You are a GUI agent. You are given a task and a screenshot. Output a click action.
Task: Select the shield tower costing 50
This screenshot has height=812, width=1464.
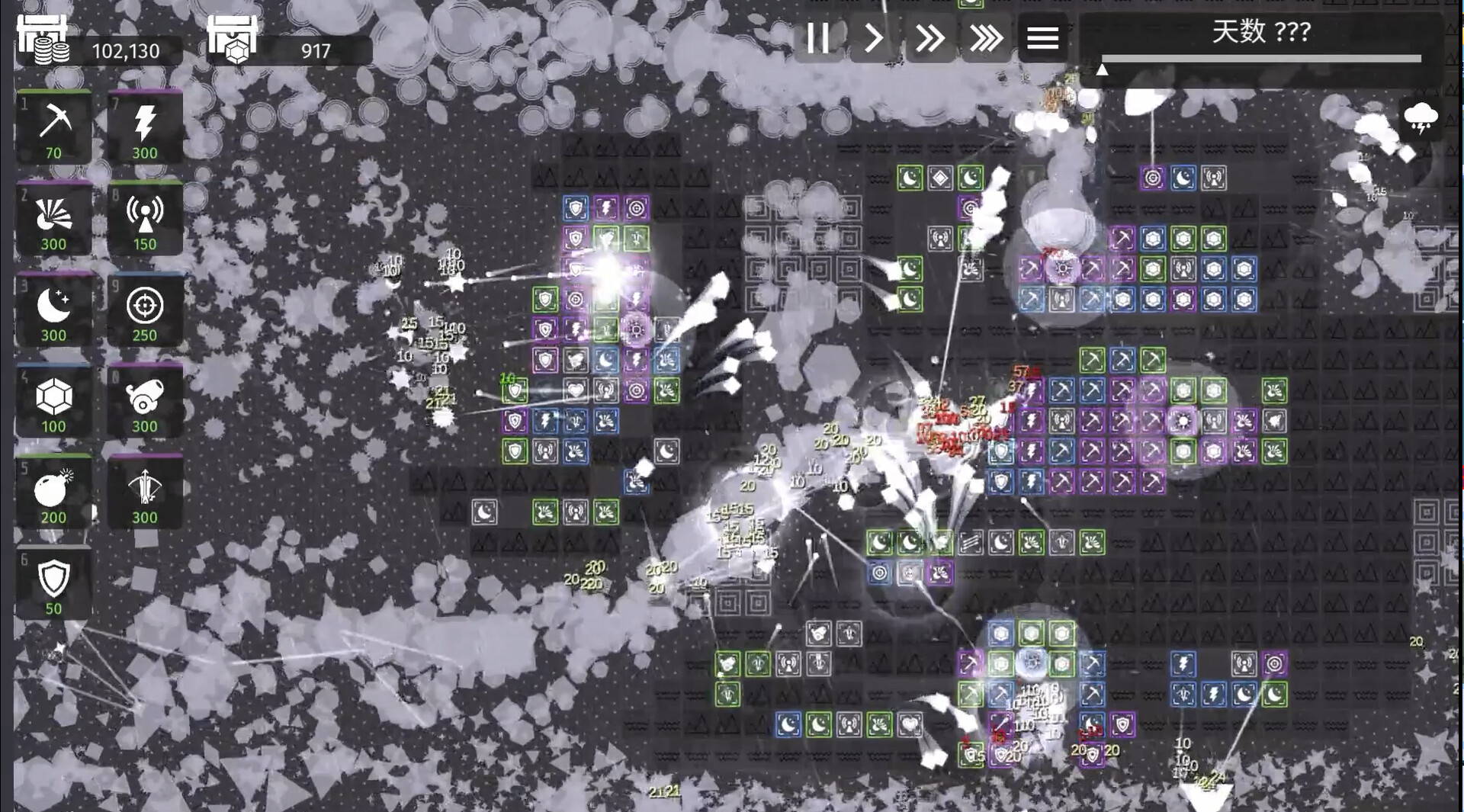point(54,581)
